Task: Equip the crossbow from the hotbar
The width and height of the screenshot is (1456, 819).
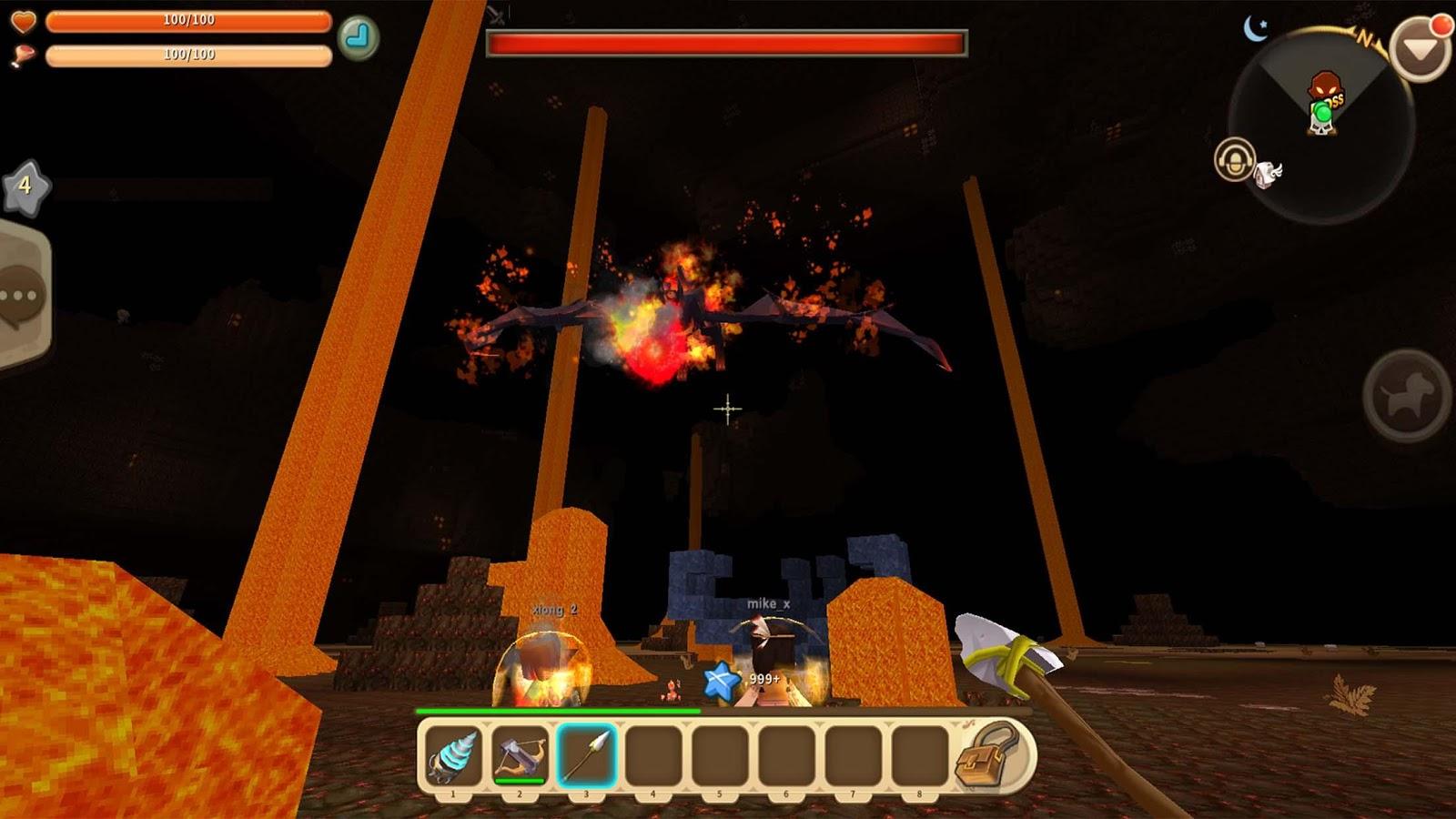Action: [520, 755]
